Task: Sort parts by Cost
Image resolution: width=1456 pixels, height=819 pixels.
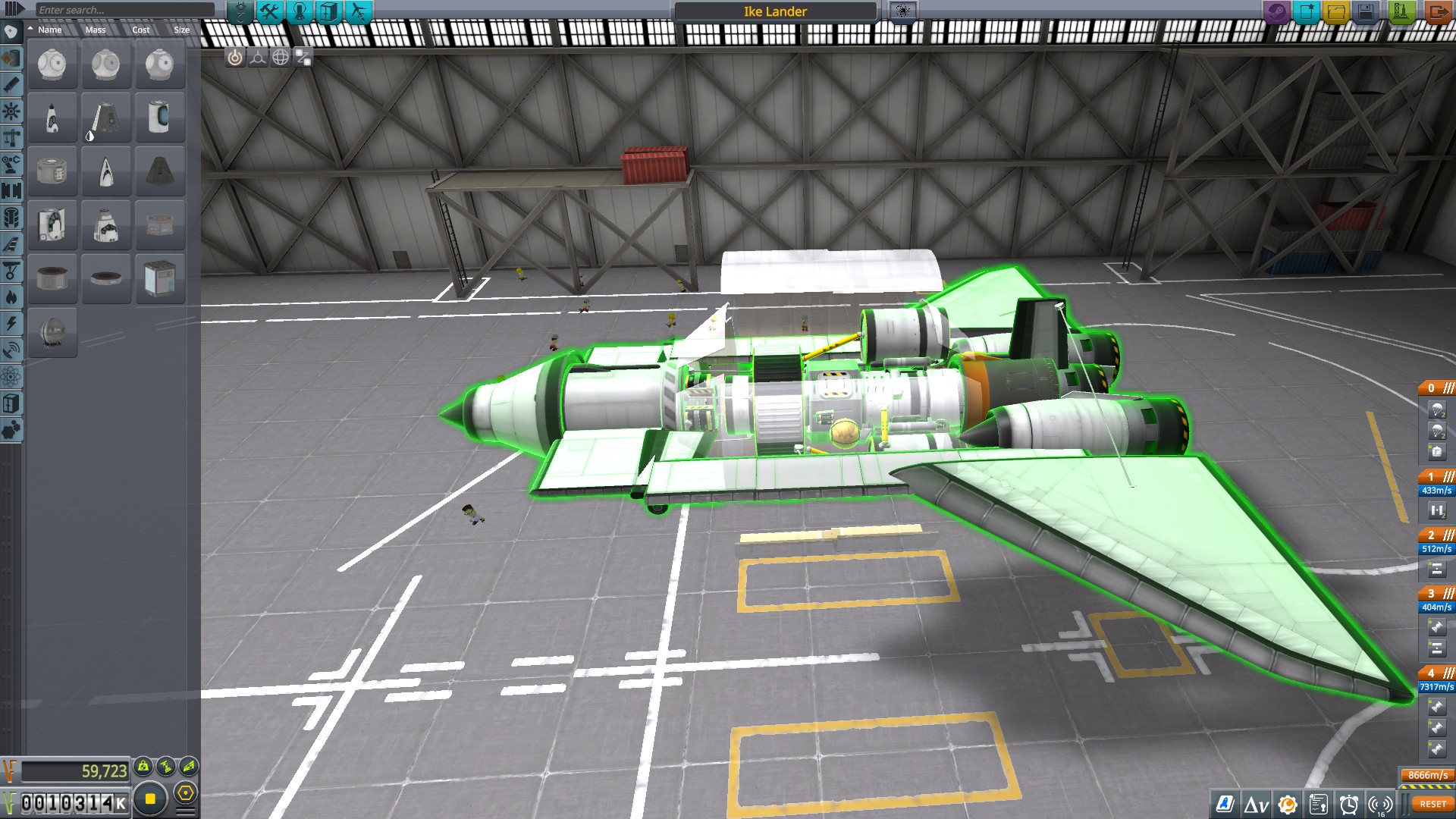Action: tap(141, 30)
